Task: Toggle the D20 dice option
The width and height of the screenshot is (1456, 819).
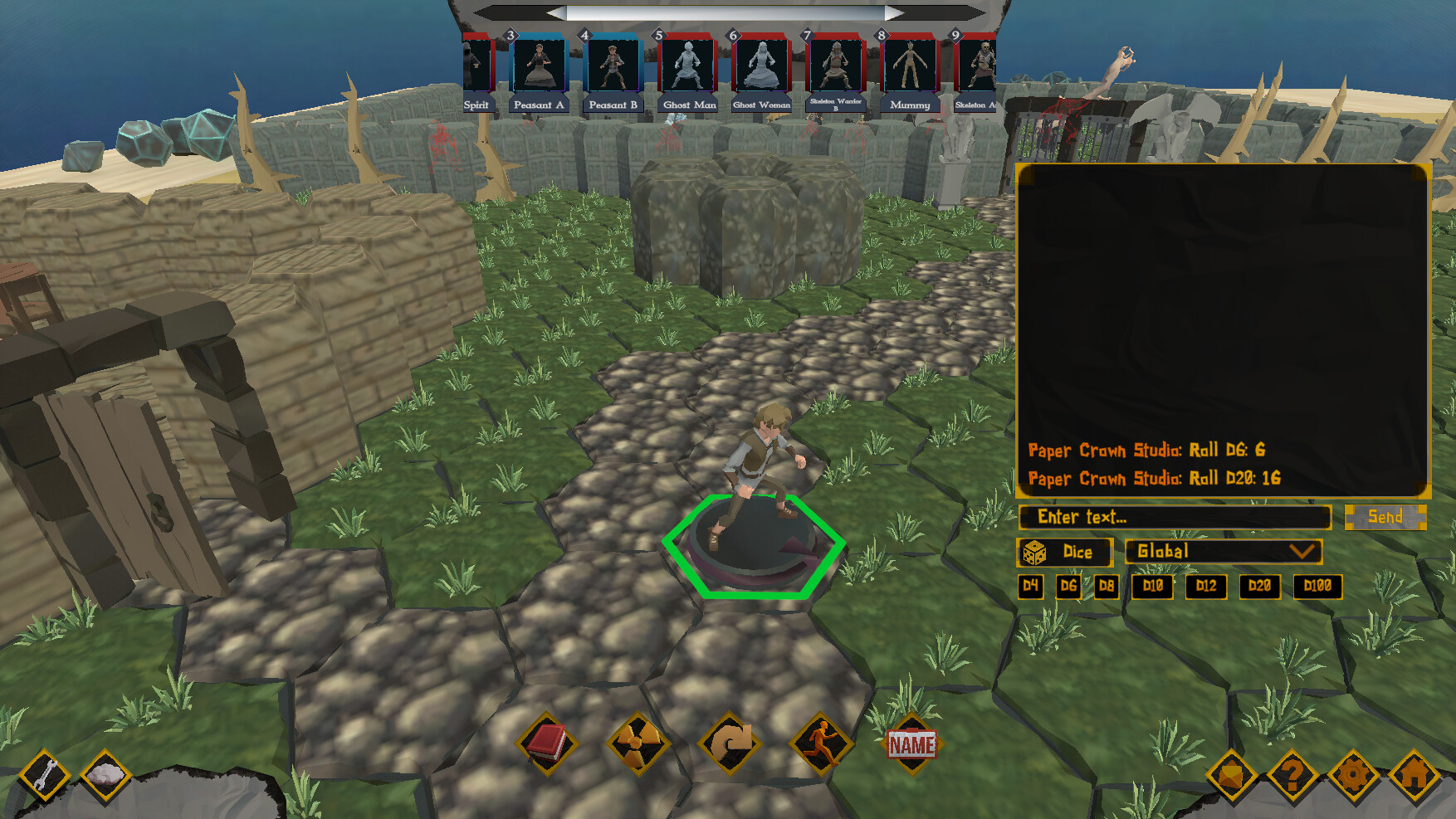Action: [x=1260, y=587]
